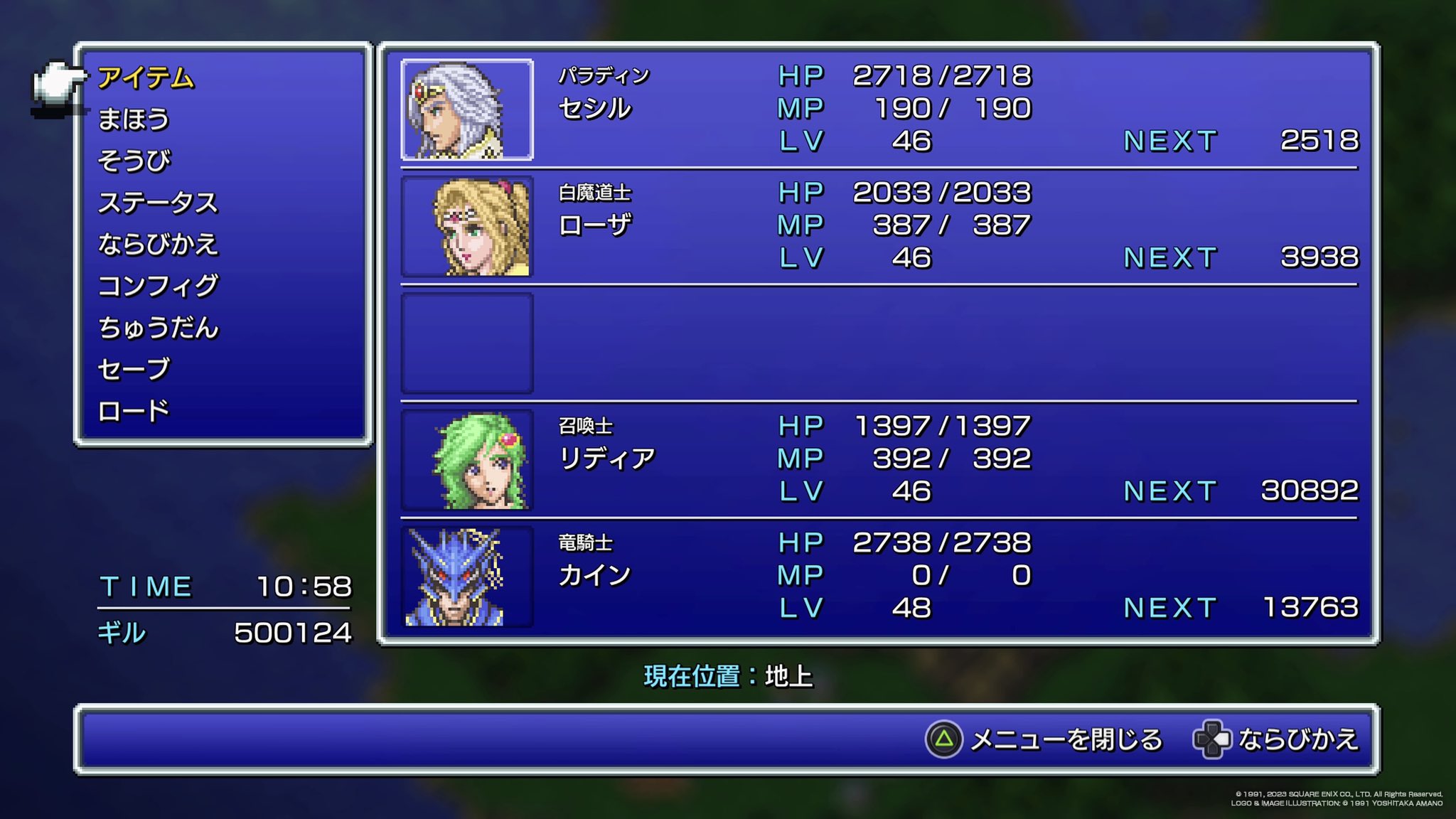1456x819 pixels.
Task: Open コンフィグ settings
Action: (x=160, y=286)
